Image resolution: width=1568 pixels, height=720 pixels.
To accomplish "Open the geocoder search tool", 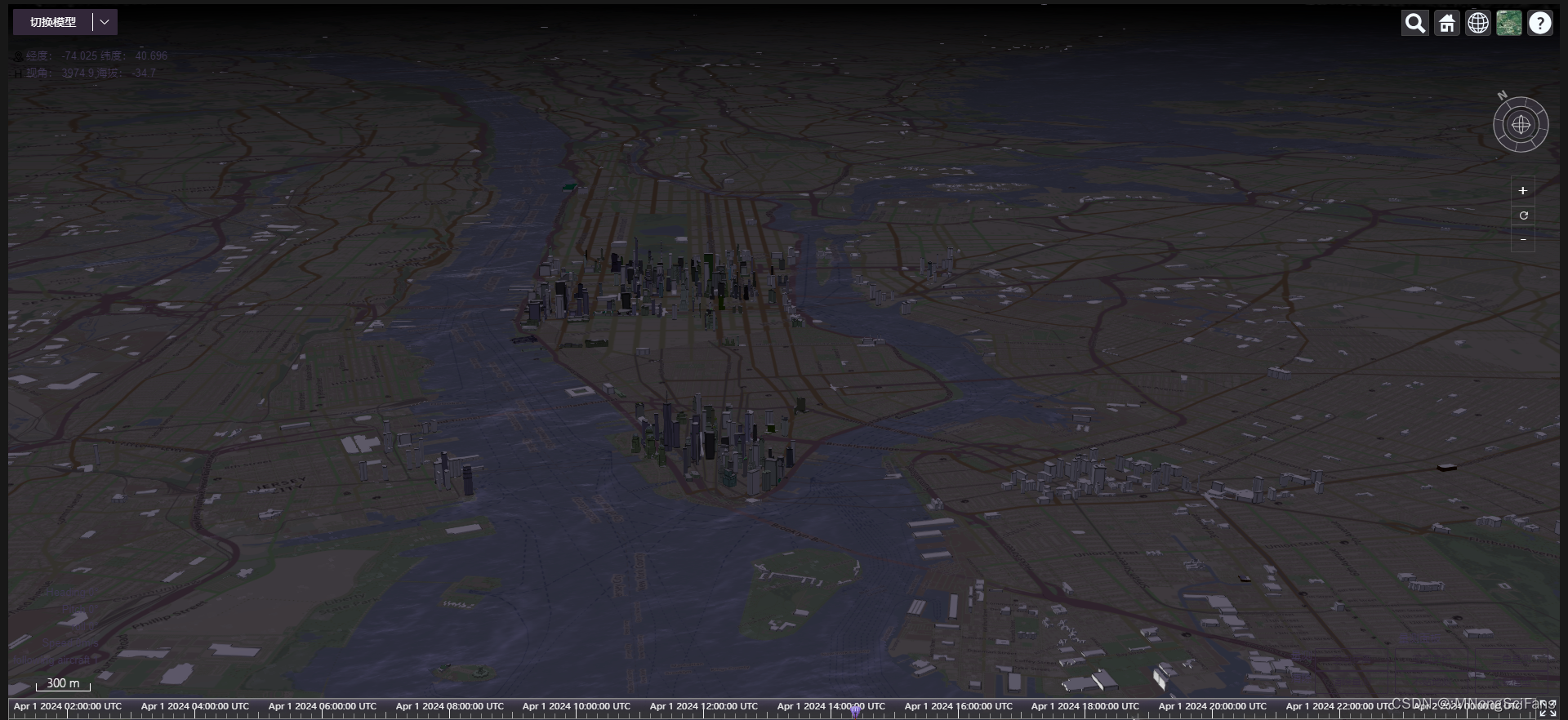I will tap(1414, 23).
